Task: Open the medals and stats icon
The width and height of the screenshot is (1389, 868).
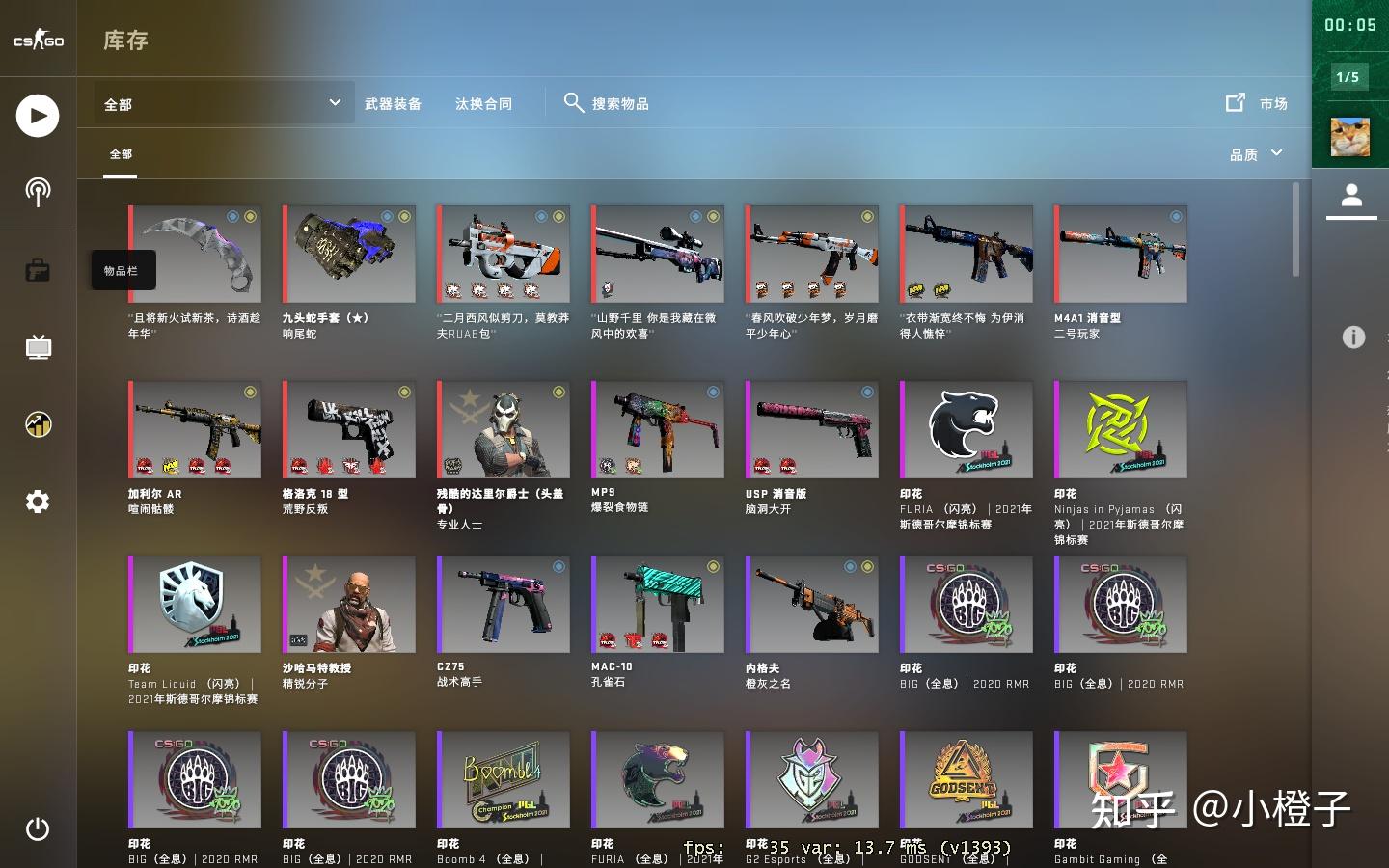Action: pyautogui.click(x=38, y=424)
